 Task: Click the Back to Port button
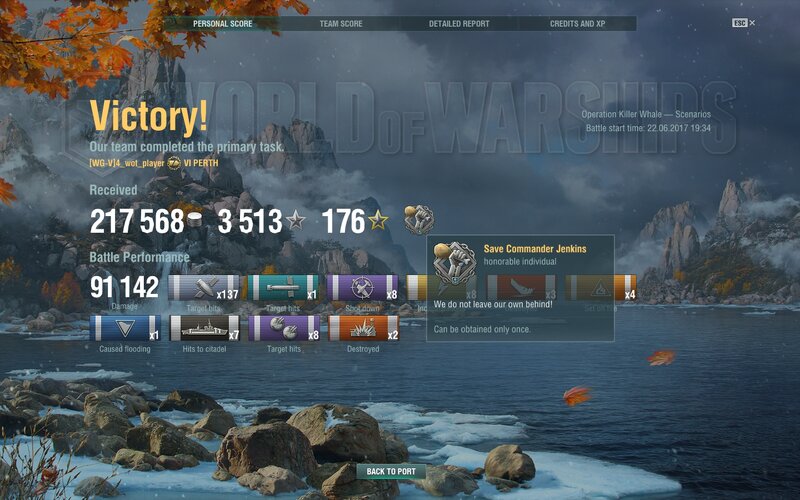(391, 471)
